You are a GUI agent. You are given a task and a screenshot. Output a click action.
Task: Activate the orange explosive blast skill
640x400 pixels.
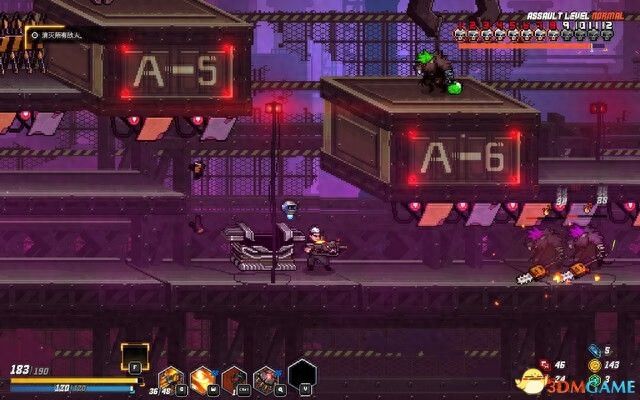(203, 379)
